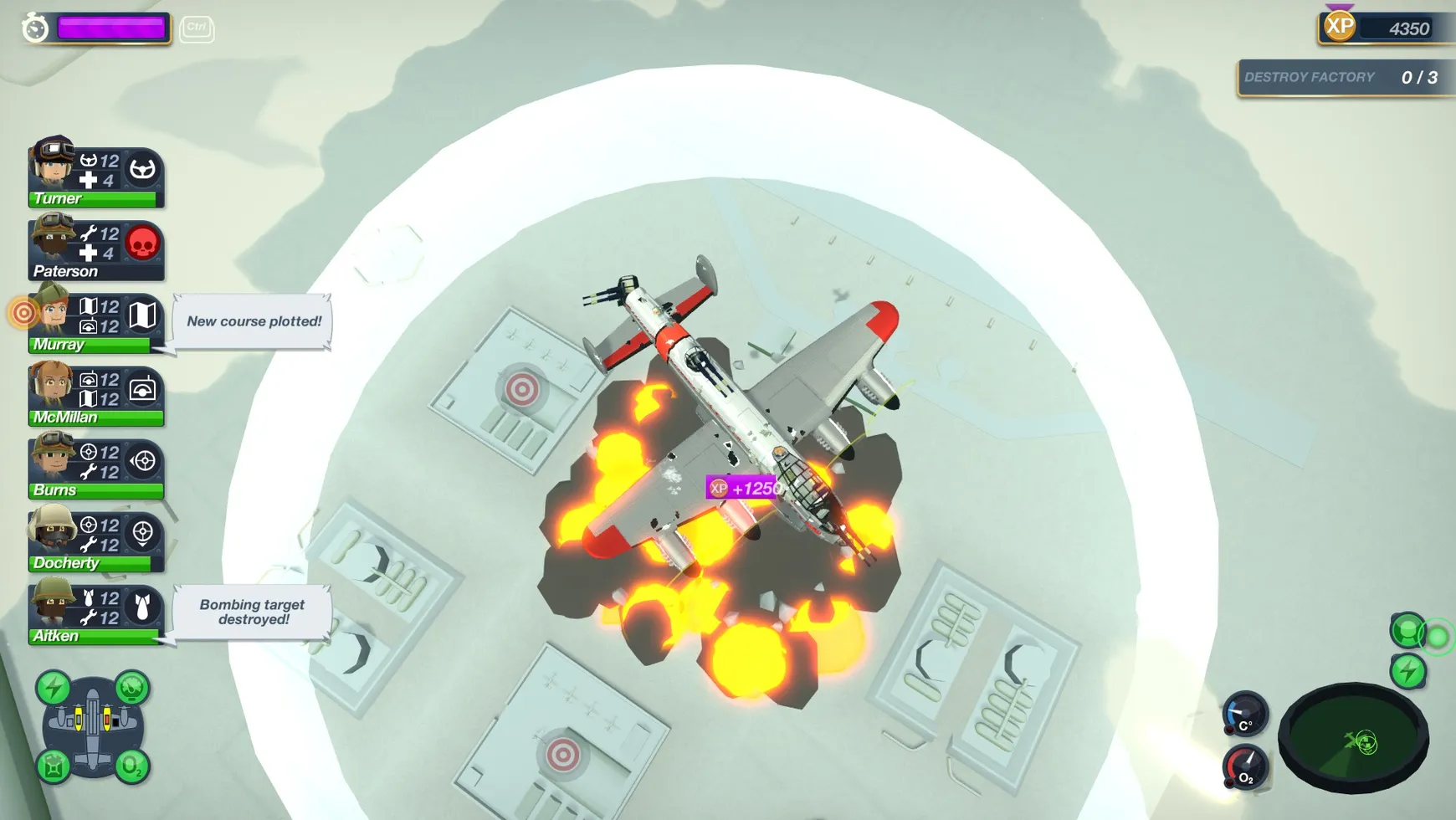Click the purple mission timer progress bar
Image resolution: width=1456 pixels, height=820 pixels.
click(112, 28)
